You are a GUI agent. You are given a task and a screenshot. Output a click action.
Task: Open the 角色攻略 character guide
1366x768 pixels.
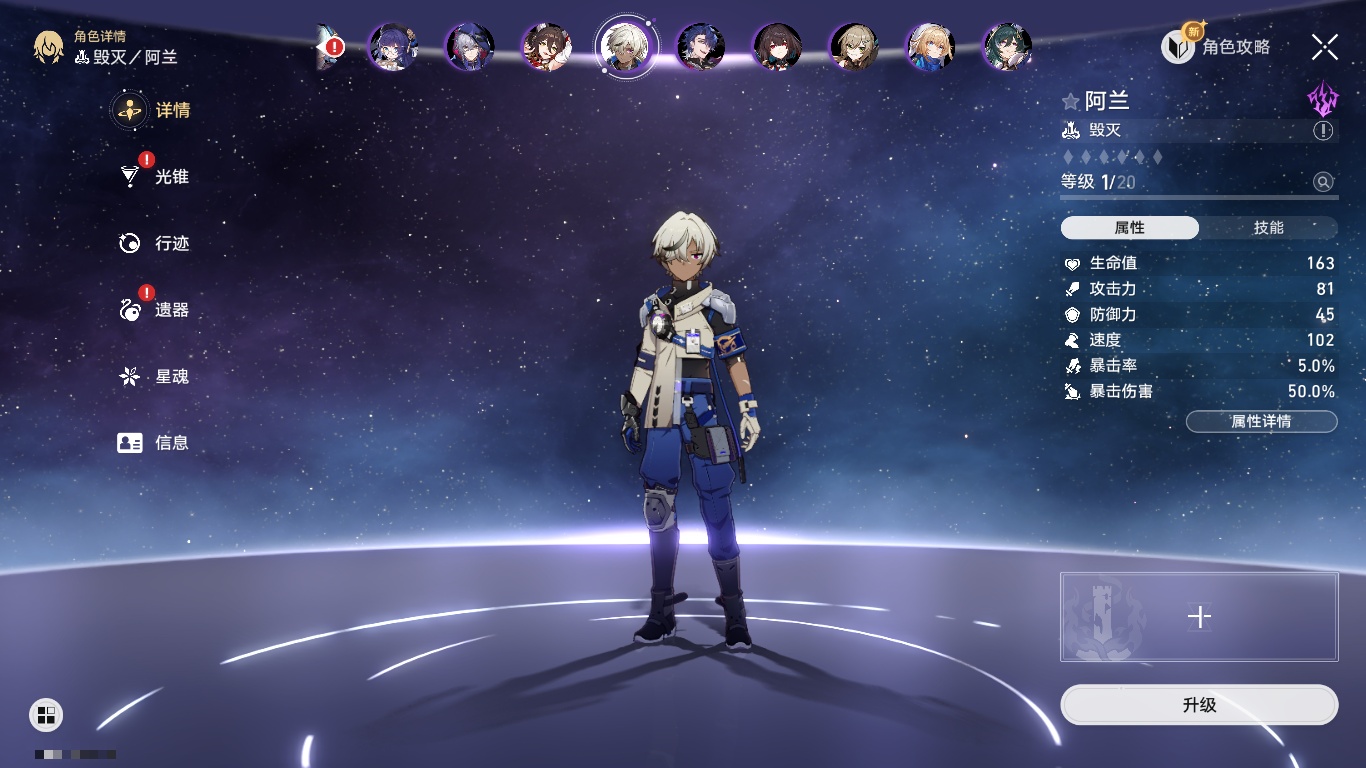pos(1216,46)
